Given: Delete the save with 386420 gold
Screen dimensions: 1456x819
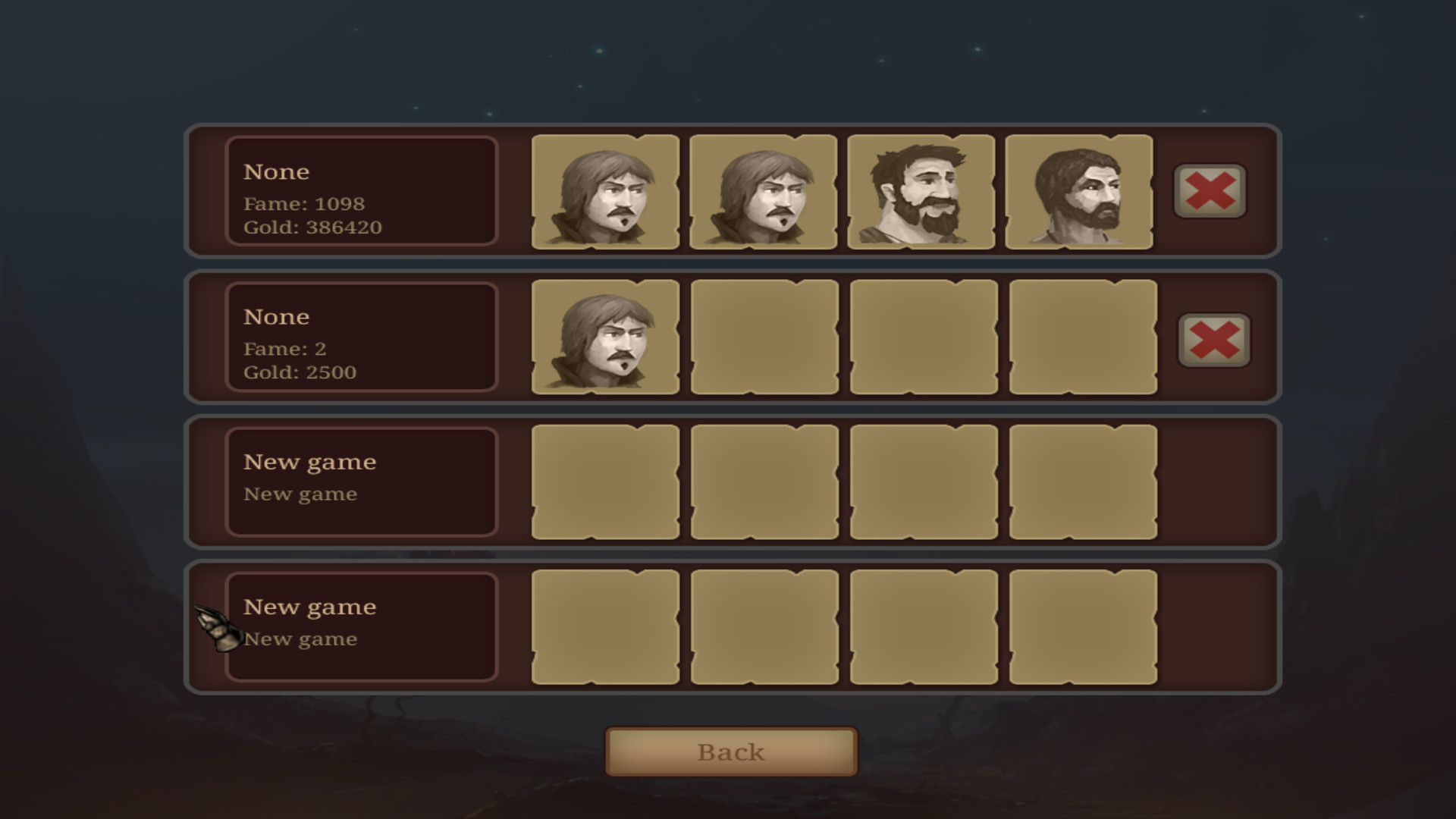Looking at the screenshot, I should pyautogui.click(x=1209, y=192).
